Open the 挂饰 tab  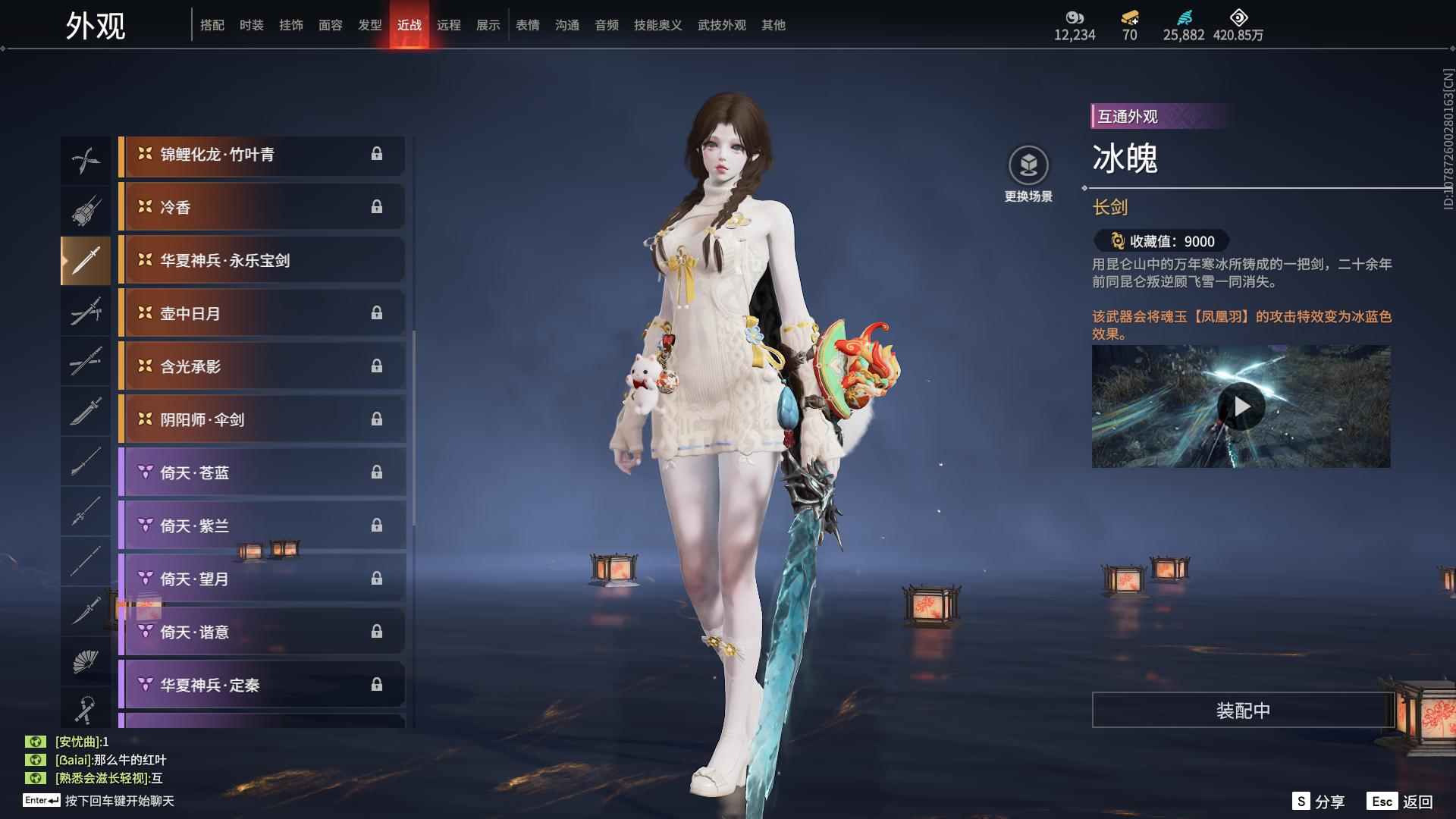click(290, 25)
